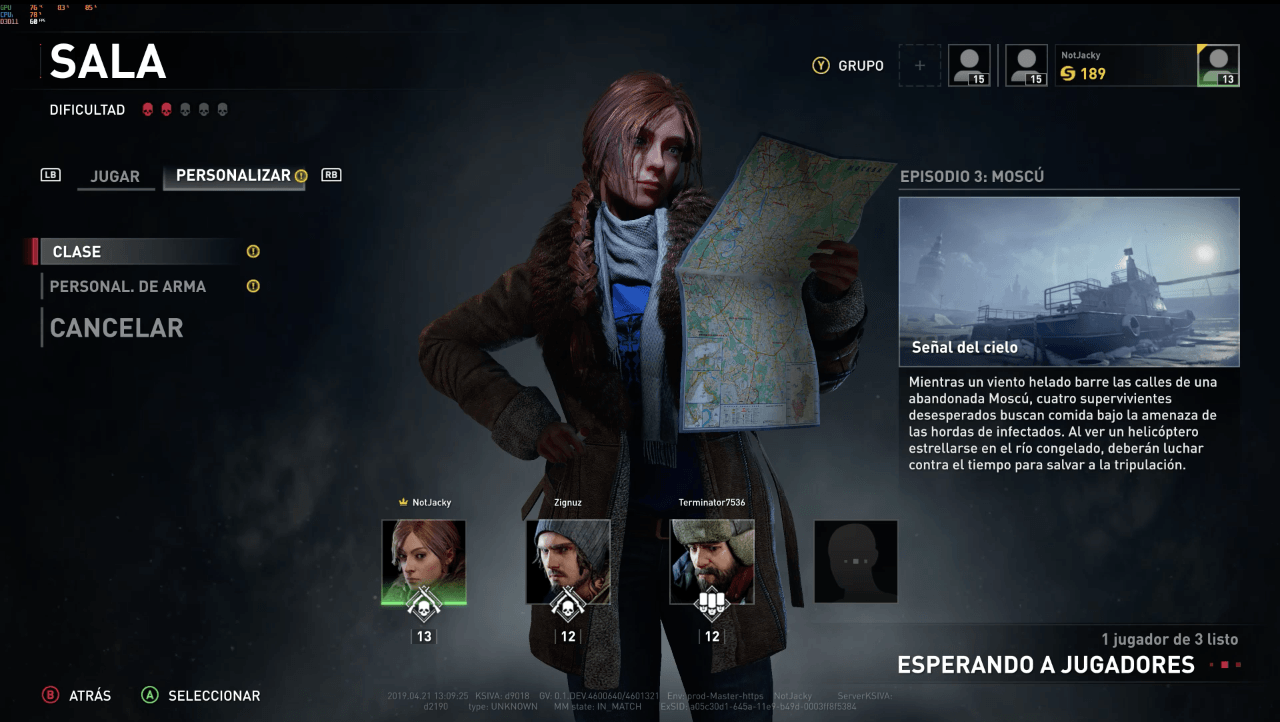
Task: Click the empty fourth player slot
Action: [x=855, y=562]
